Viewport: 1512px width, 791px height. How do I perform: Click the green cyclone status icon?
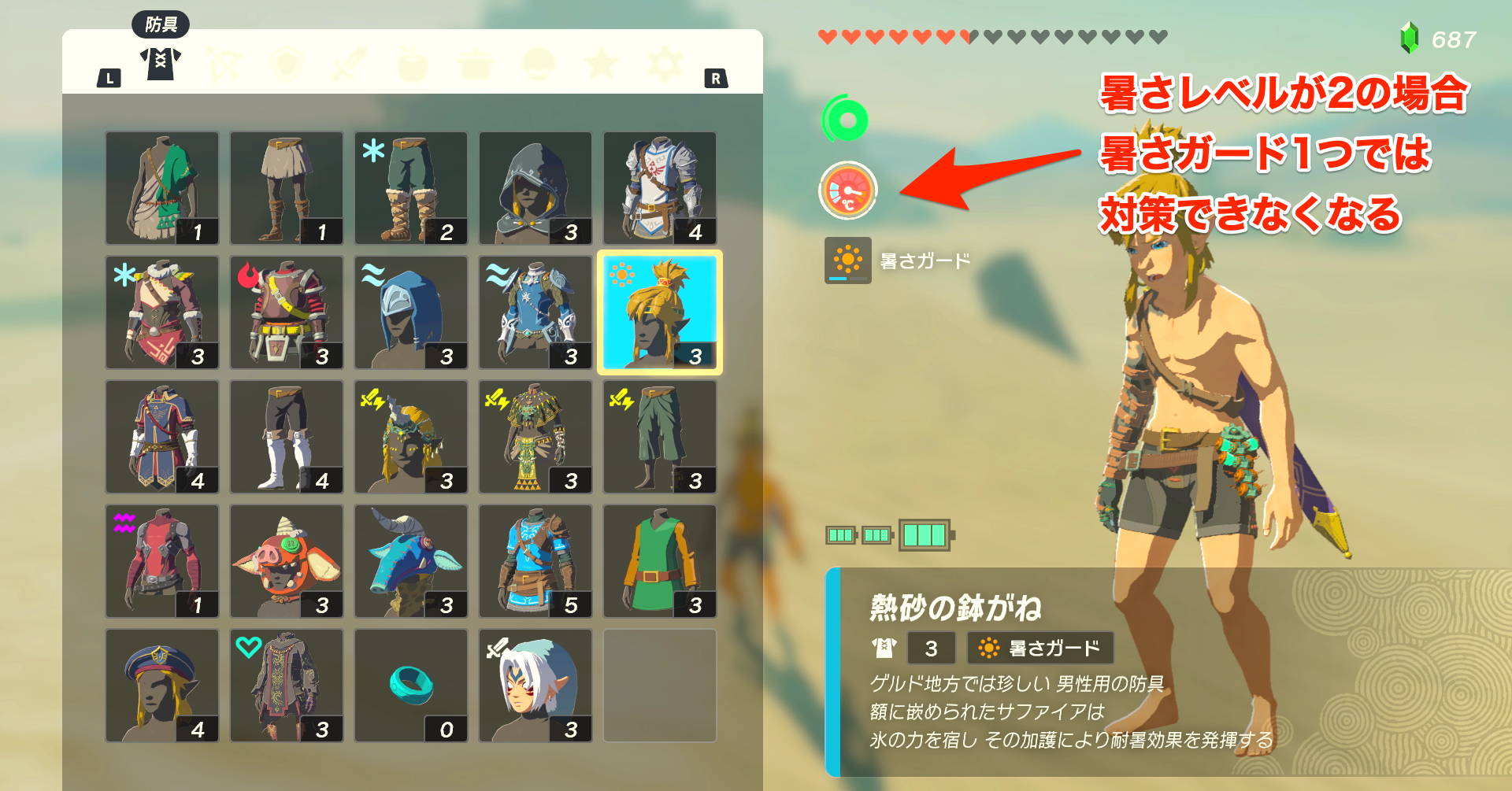(x=846, y=120)
